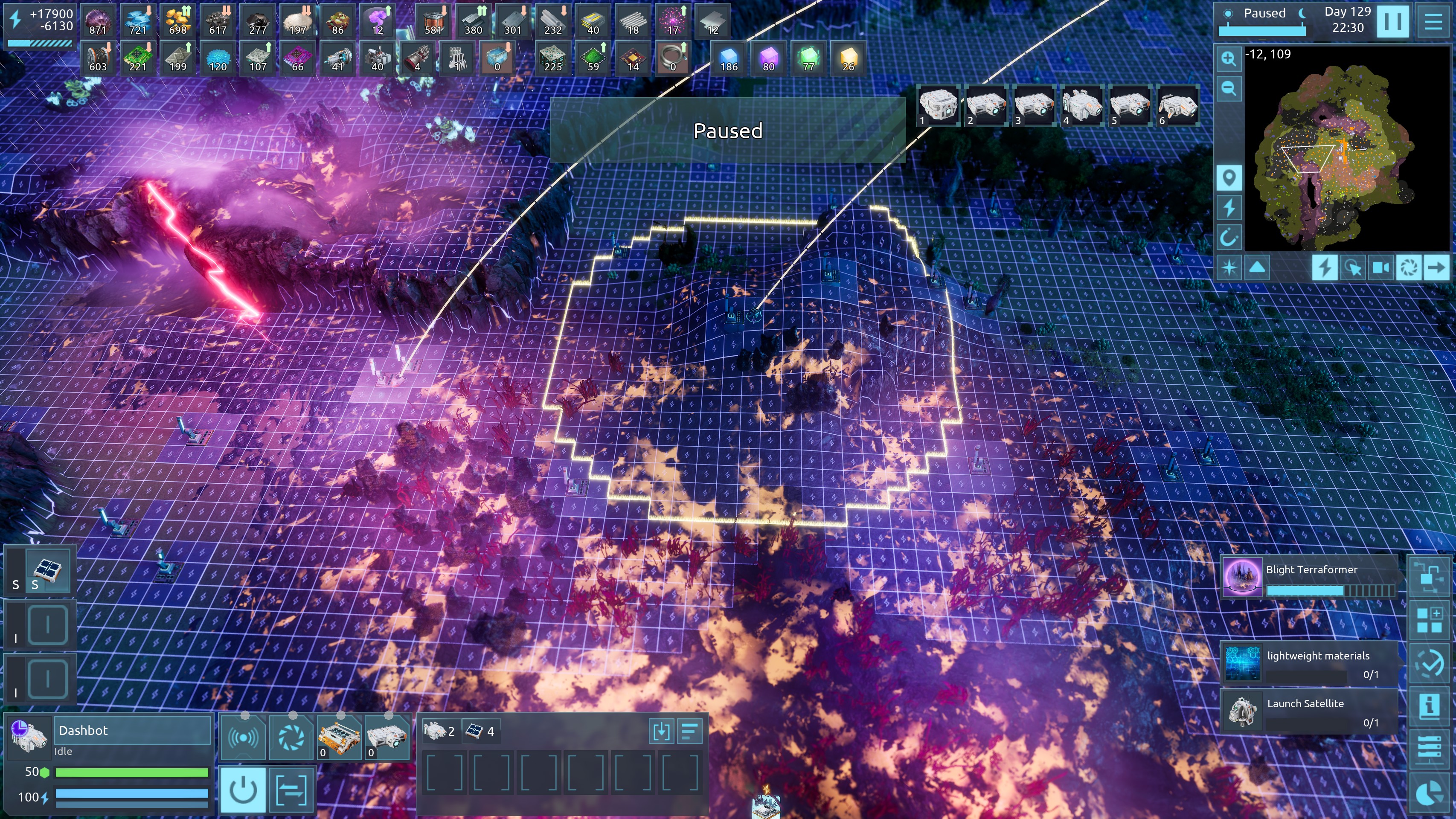This screenshot has width=1456, height=819.
Task: Sort the Dashbot inventory
Action: click(x=689, y=732)
